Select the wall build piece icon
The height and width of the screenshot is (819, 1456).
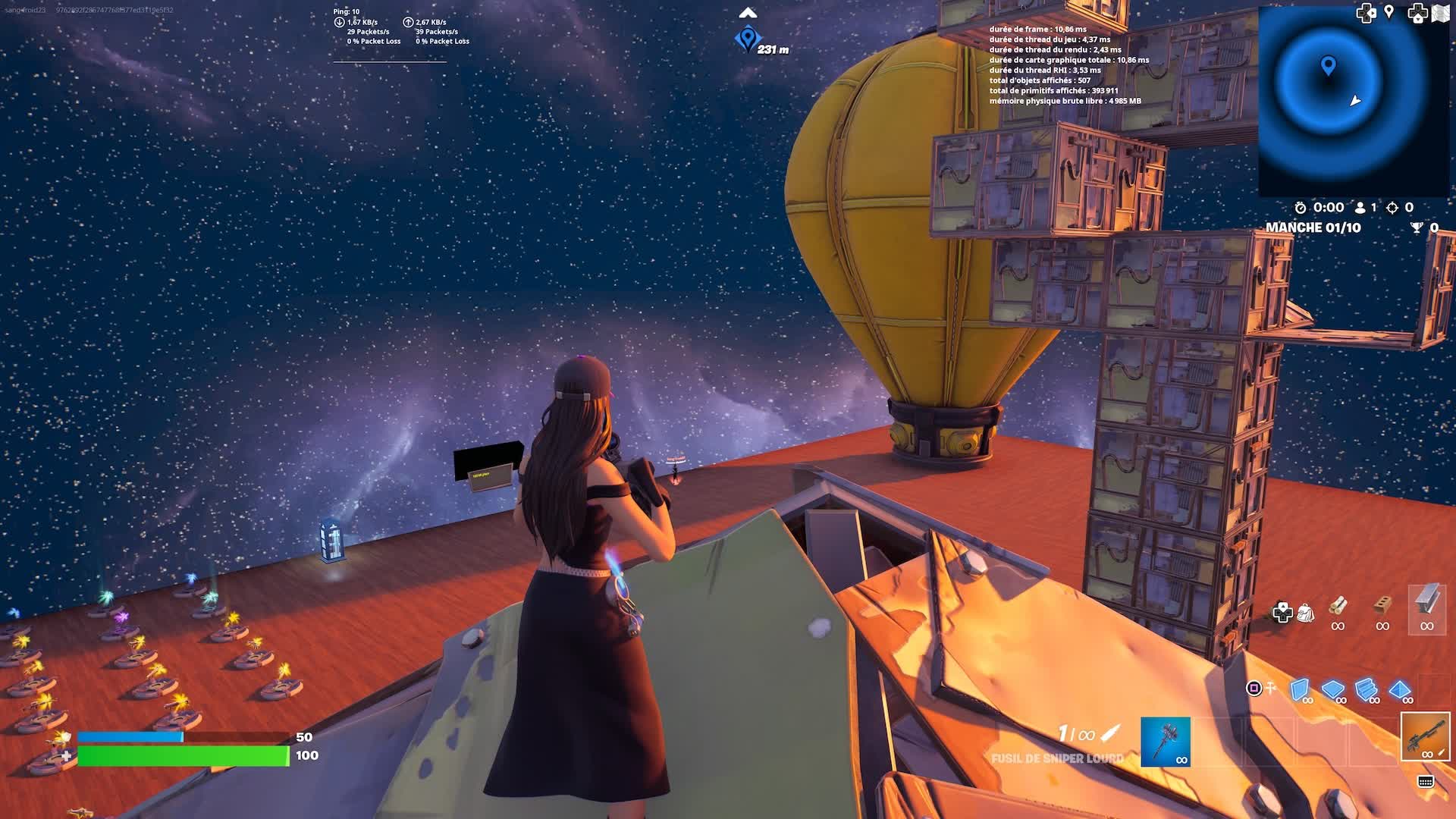pos(1299,689)
